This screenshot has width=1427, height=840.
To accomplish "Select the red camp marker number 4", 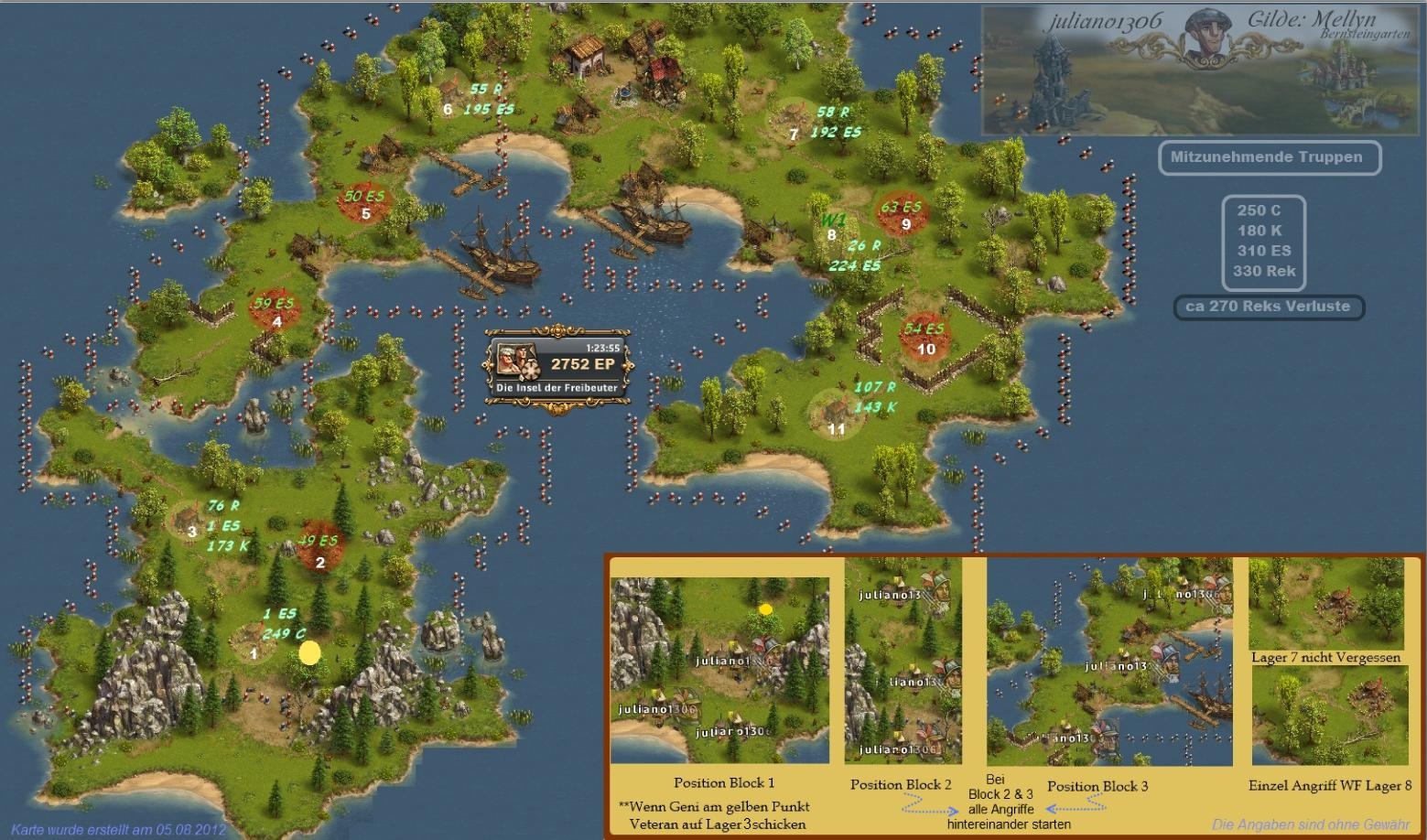I will click(x=276, y=309).
